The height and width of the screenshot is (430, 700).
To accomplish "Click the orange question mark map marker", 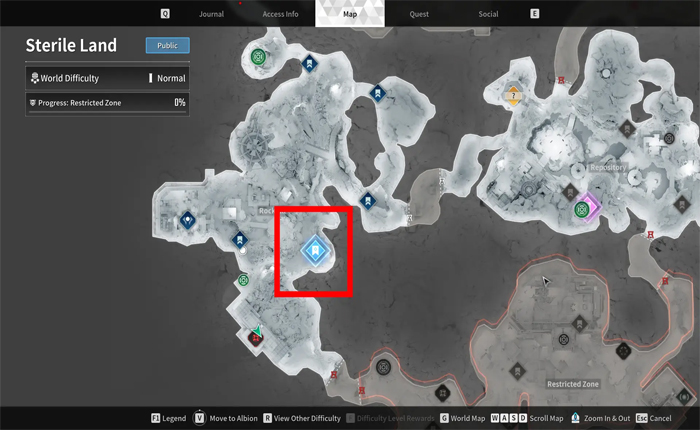I will point(514,97).
